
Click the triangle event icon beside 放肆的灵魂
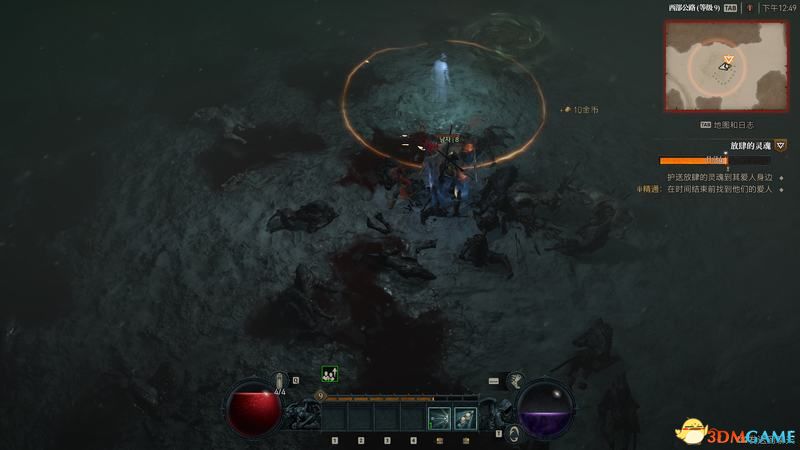tap(780, 145)
